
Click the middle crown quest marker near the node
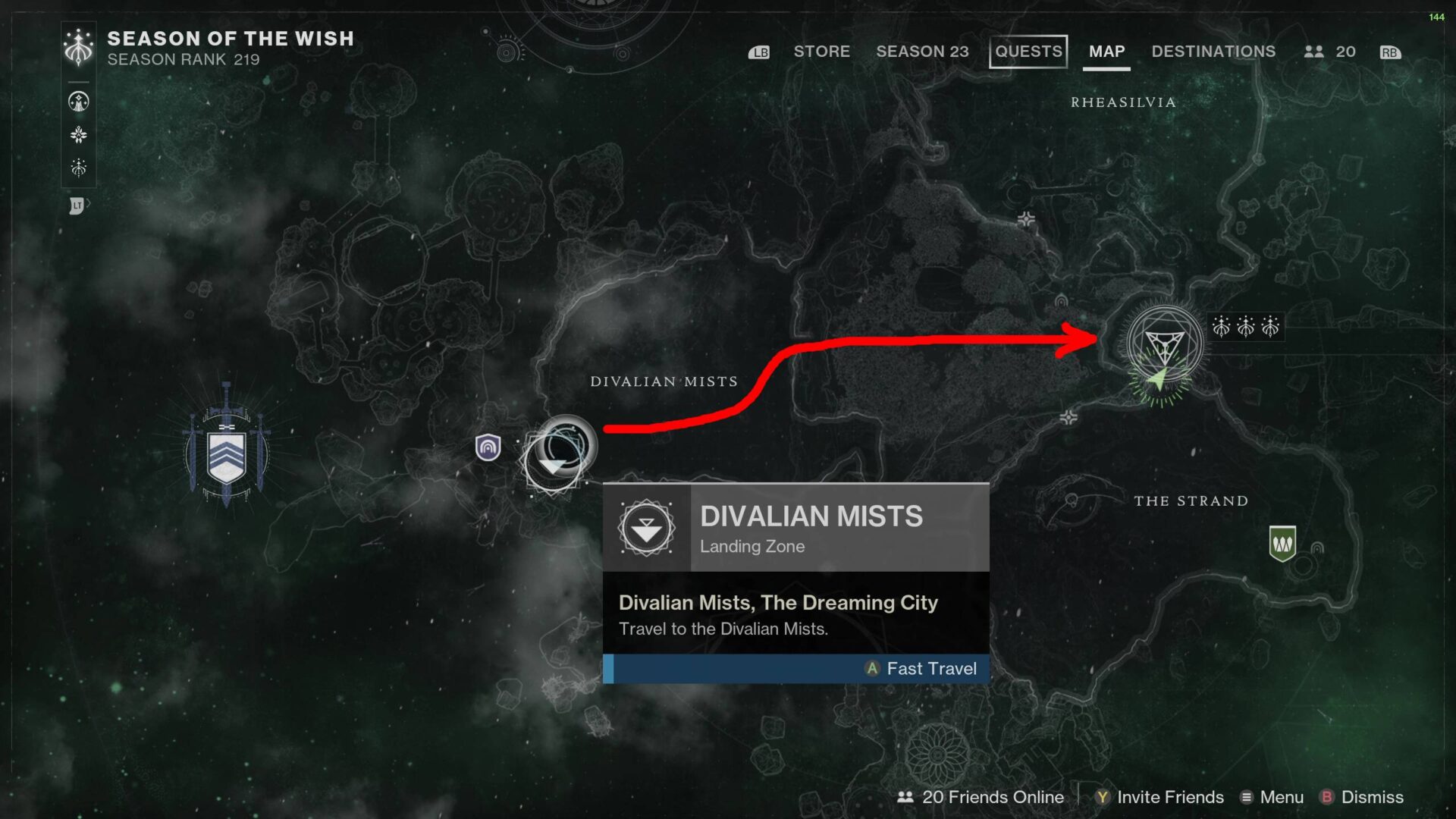[x=1247, y=328]
